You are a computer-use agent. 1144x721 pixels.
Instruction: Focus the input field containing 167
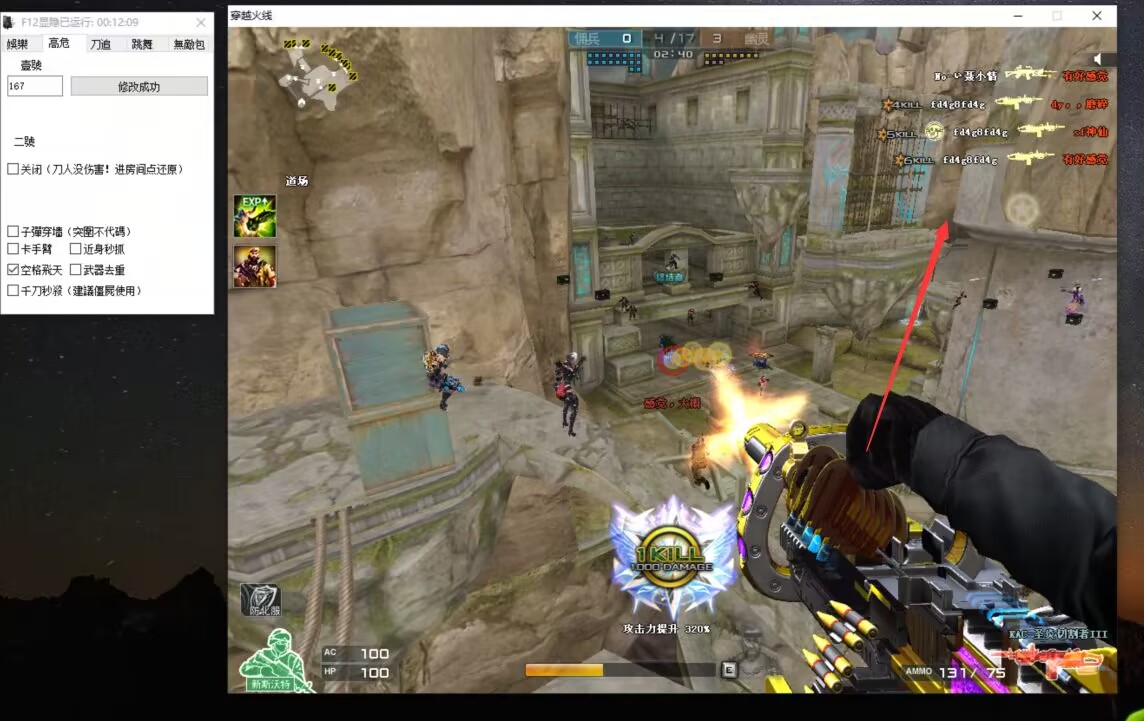(35, 87)
